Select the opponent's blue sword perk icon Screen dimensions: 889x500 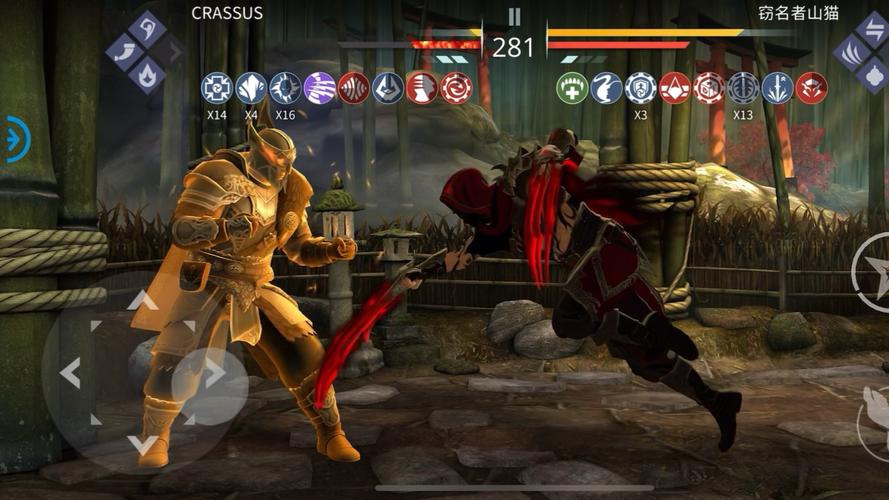(x=777, y=88)
